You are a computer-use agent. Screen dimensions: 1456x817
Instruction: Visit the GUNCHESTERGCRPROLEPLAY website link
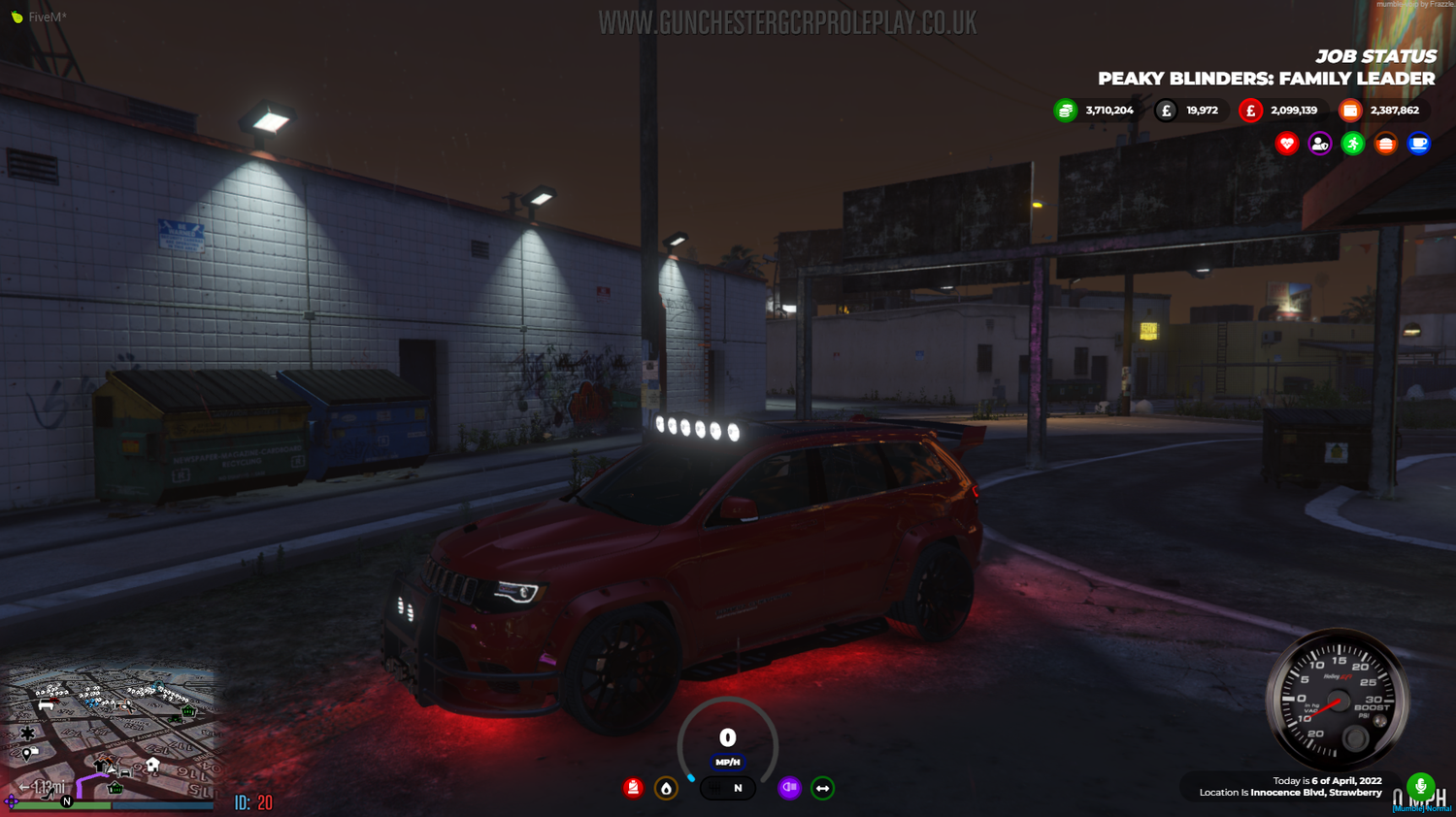coord(786,19)
